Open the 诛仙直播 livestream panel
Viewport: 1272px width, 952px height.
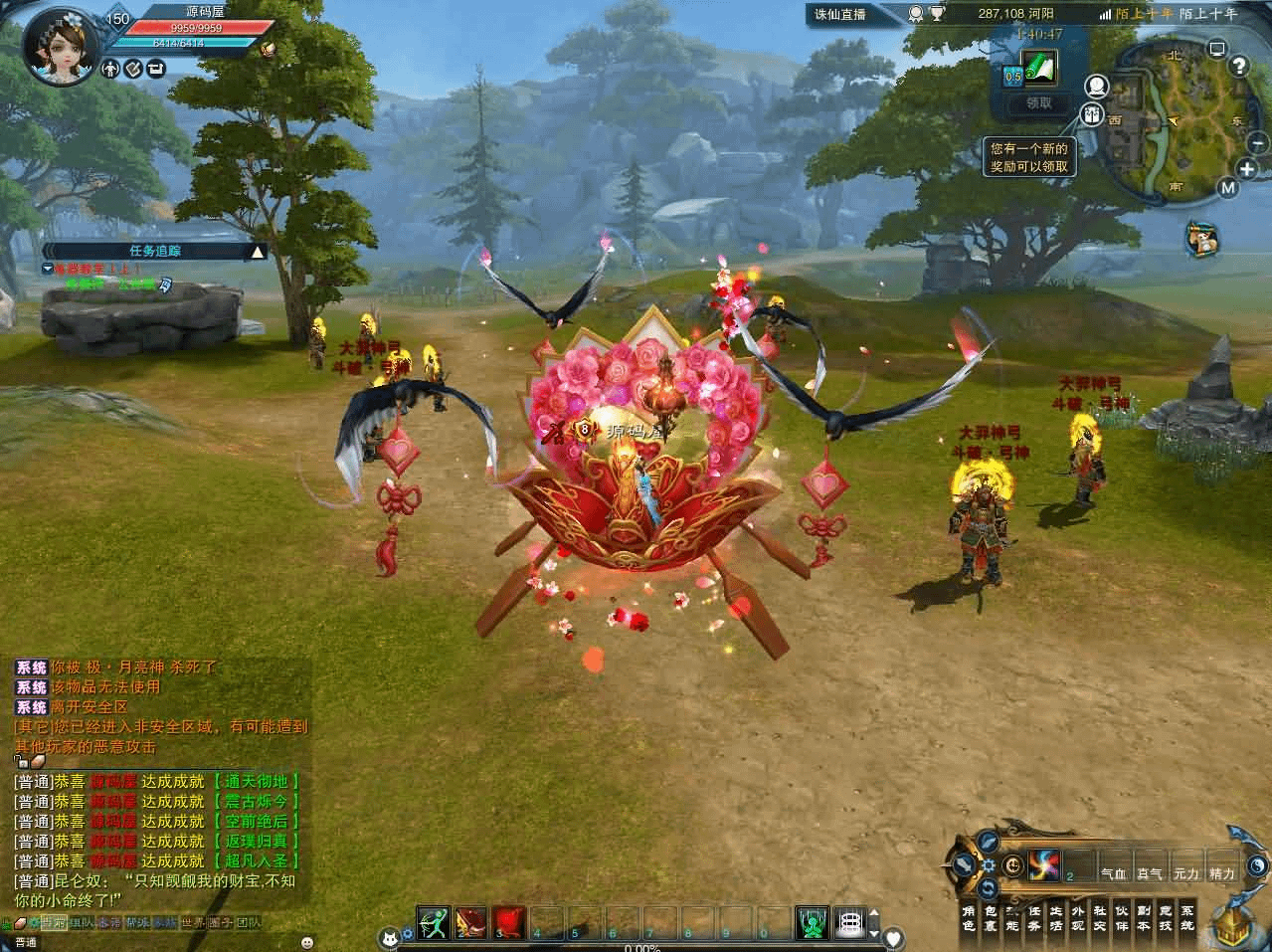point(840,14)
